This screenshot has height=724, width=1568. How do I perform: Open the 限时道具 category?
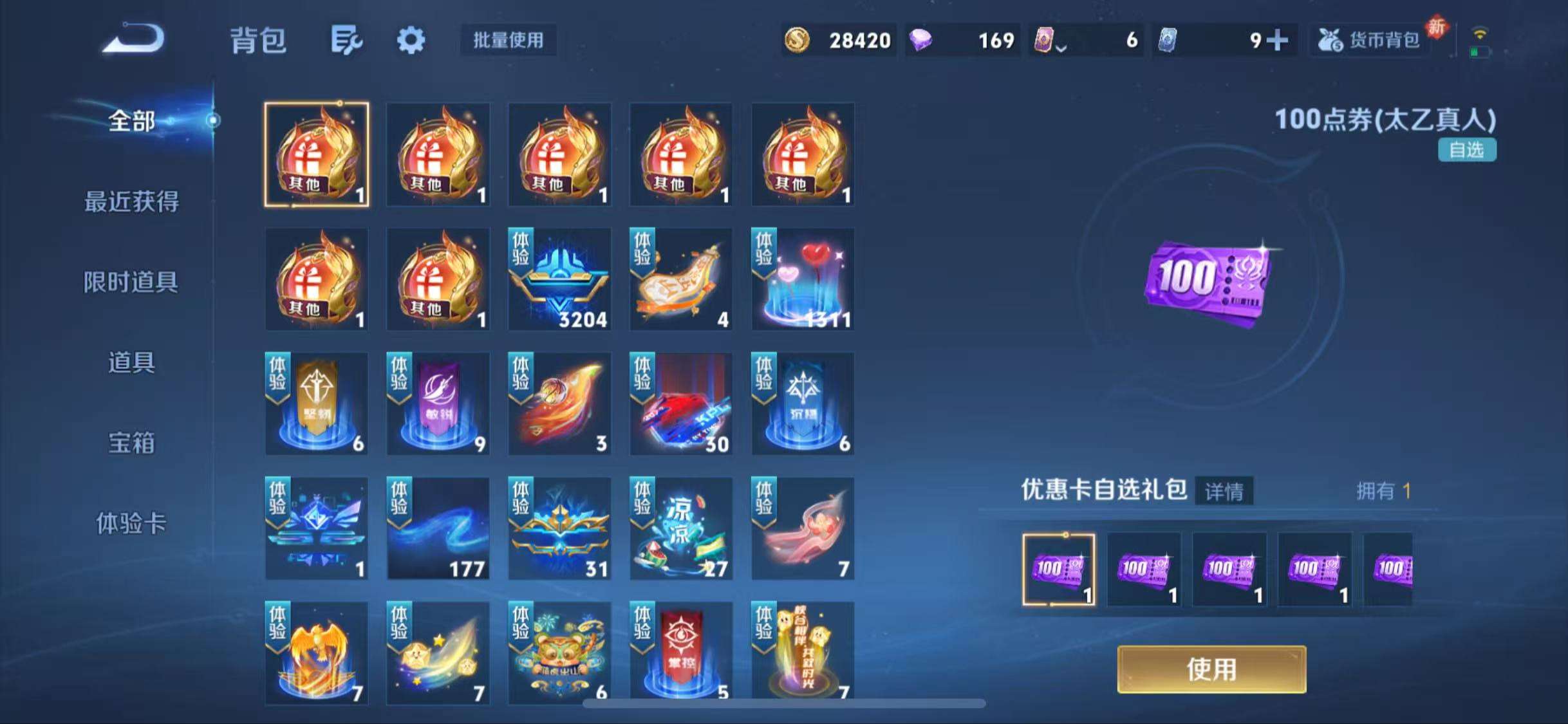(x=131, y=281)
